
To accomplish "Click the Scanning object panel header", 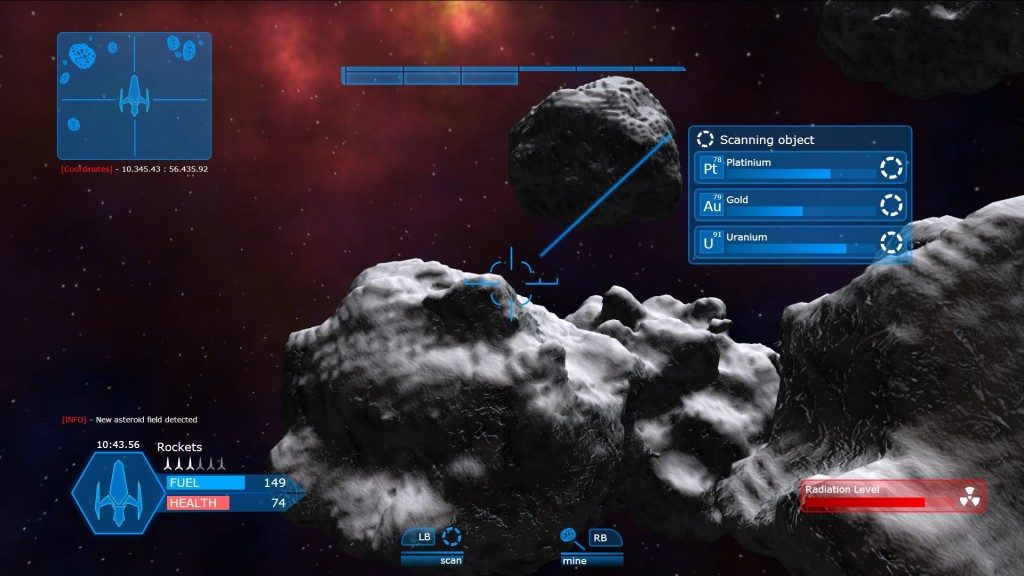I will pyautogui.click(x=800, y=140).
